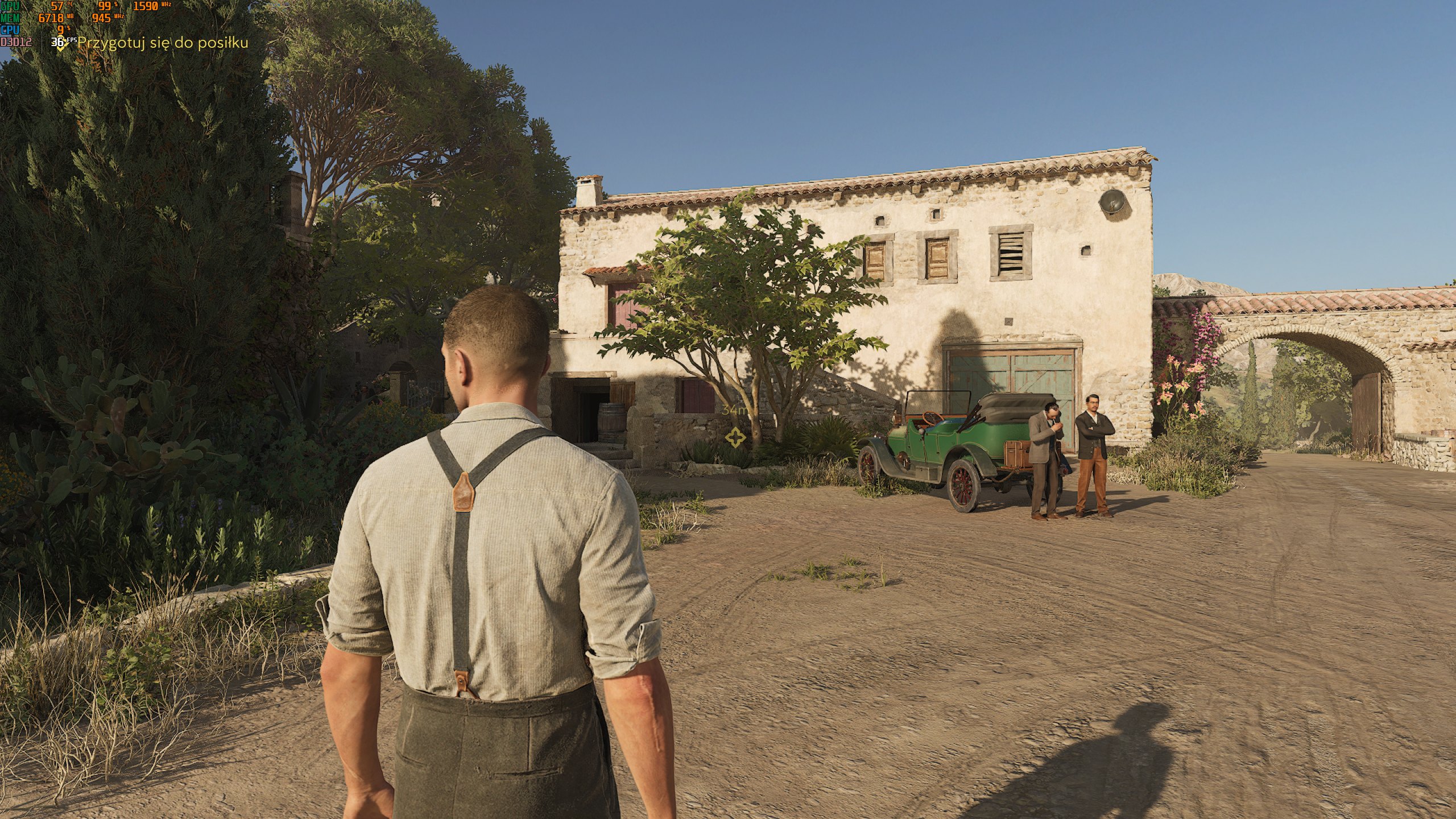The height and width of the screenshot is (819, 1456).
Task: Select the 'Przygotuj się do posiłku' objective tracker
Action: [162, 43]
